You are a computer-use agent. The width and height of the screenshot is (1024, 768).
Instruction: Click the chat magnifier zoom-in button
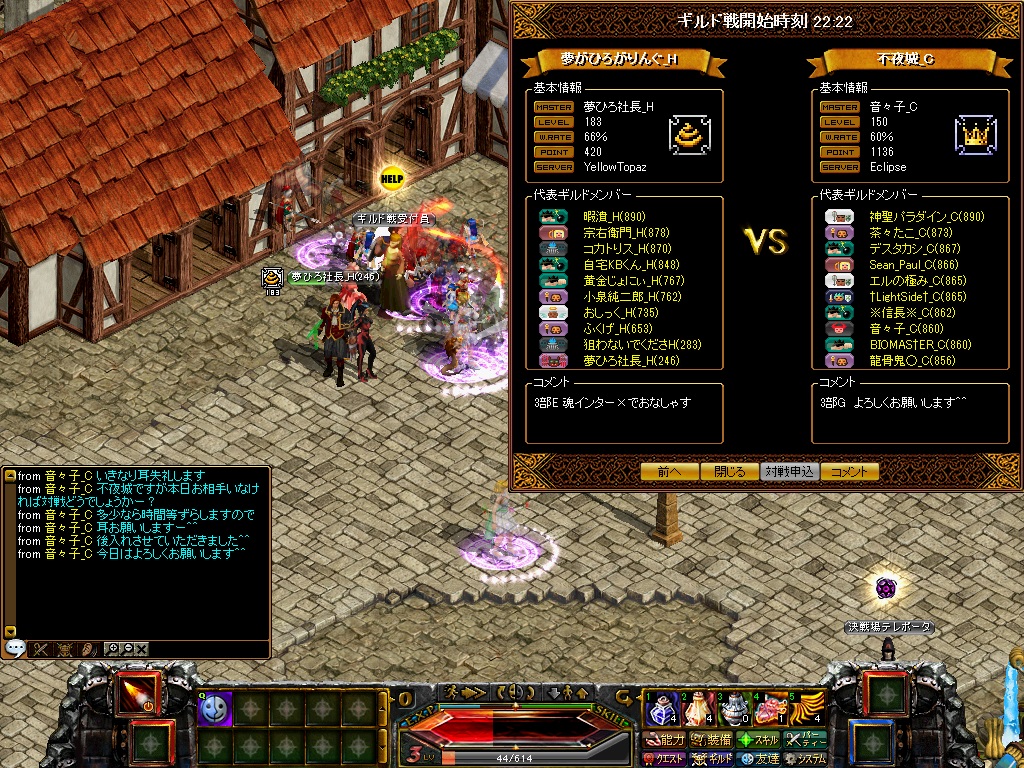pos(113,648)
